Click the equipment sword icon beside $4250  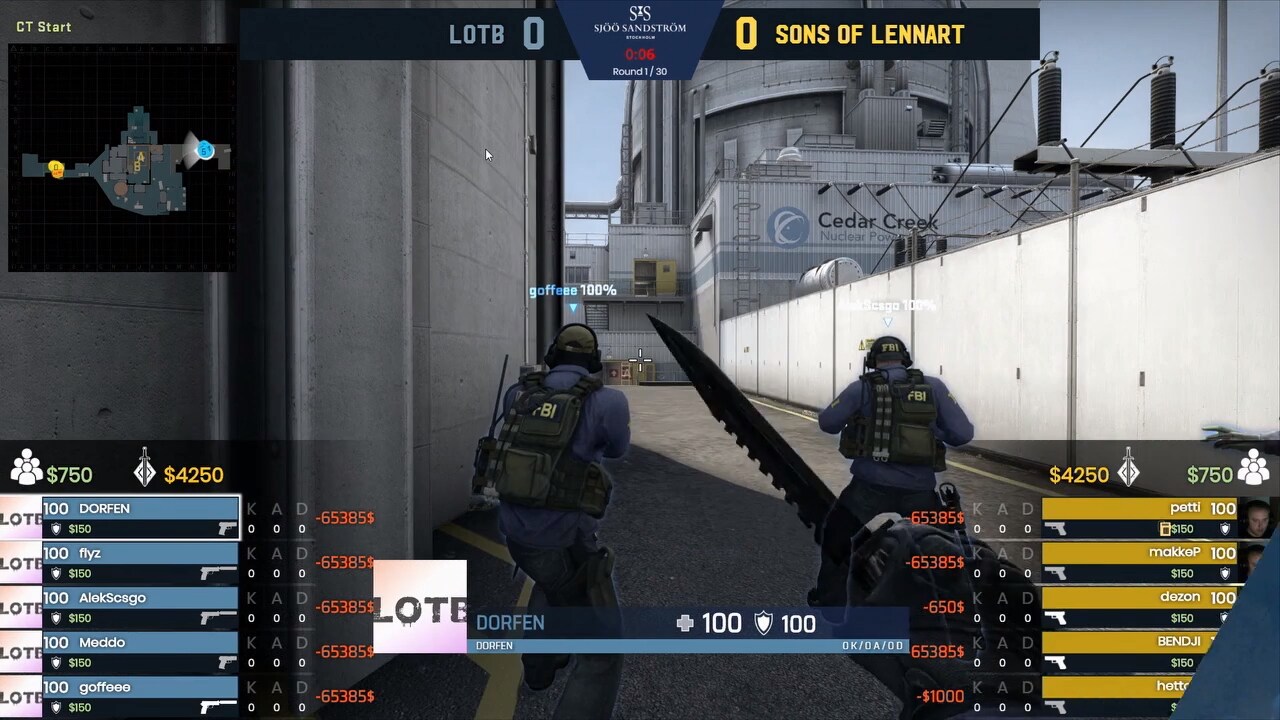click(x=143, y=470)
